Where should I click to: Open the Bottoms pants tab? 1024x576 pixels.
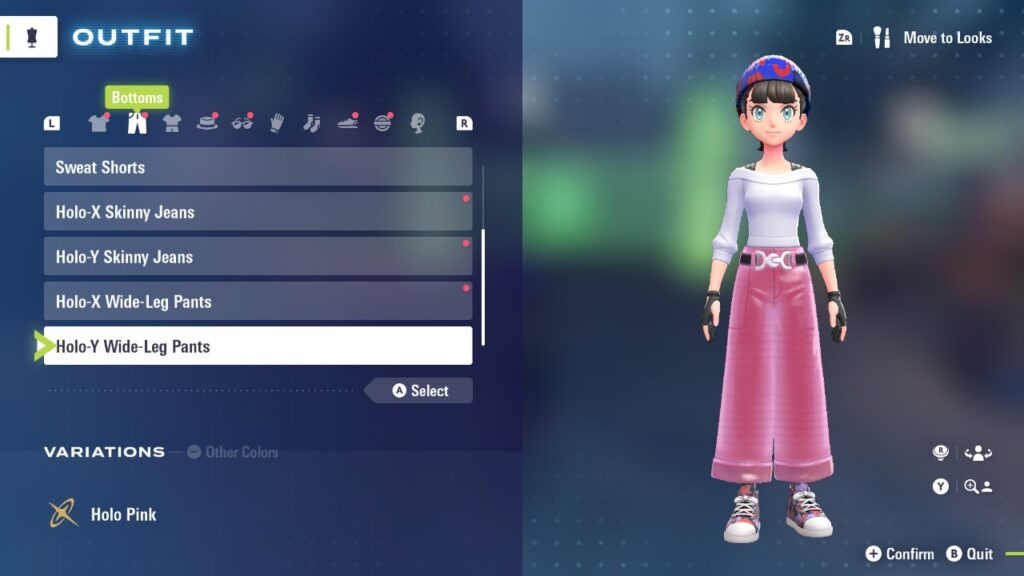(x=137, y=123)
